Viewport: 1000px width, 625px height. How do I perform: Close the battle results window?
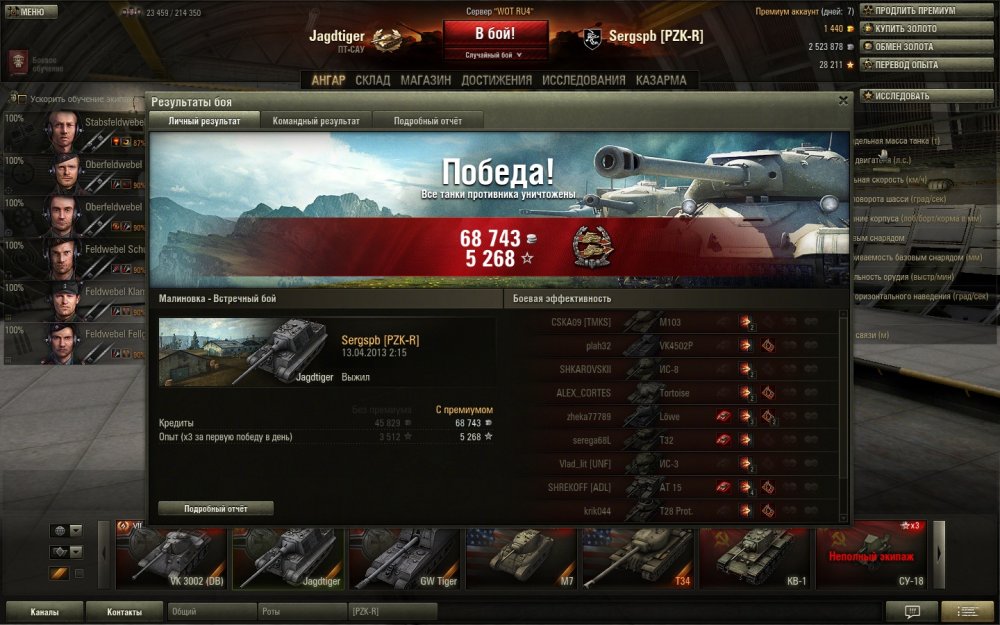(843, 100)
